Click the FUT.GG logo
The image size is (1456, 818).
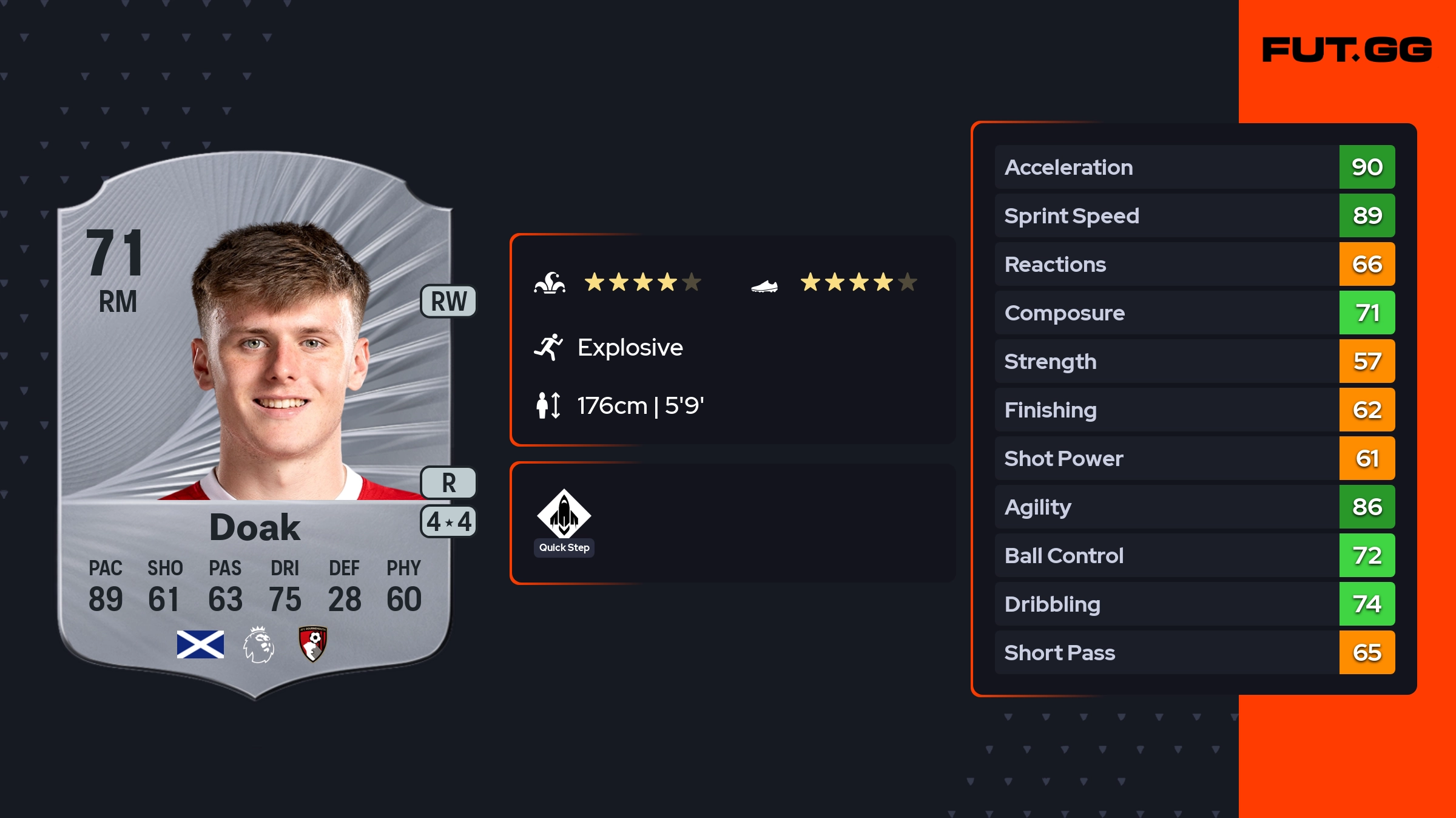[x=1347, y=50]
